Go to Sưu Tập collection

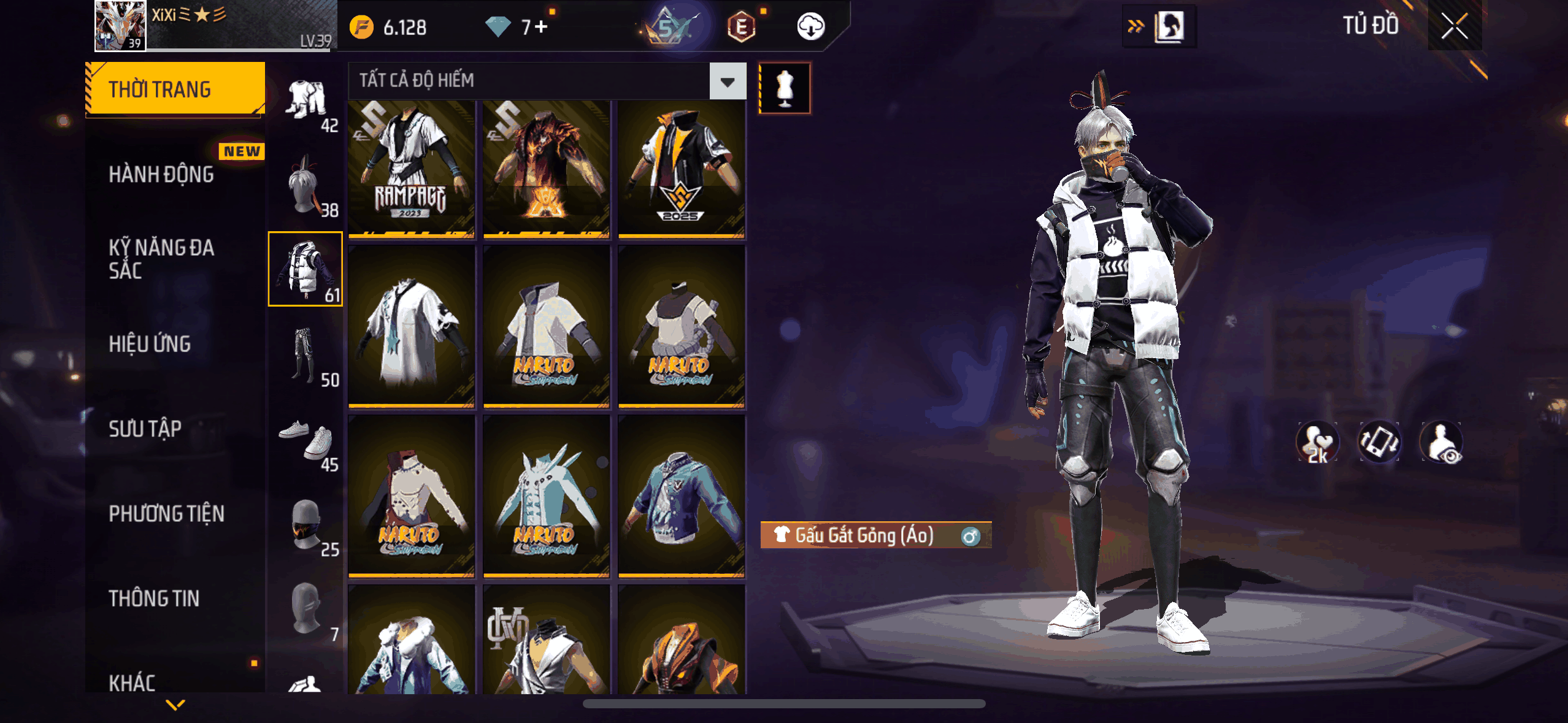[145, 429]
